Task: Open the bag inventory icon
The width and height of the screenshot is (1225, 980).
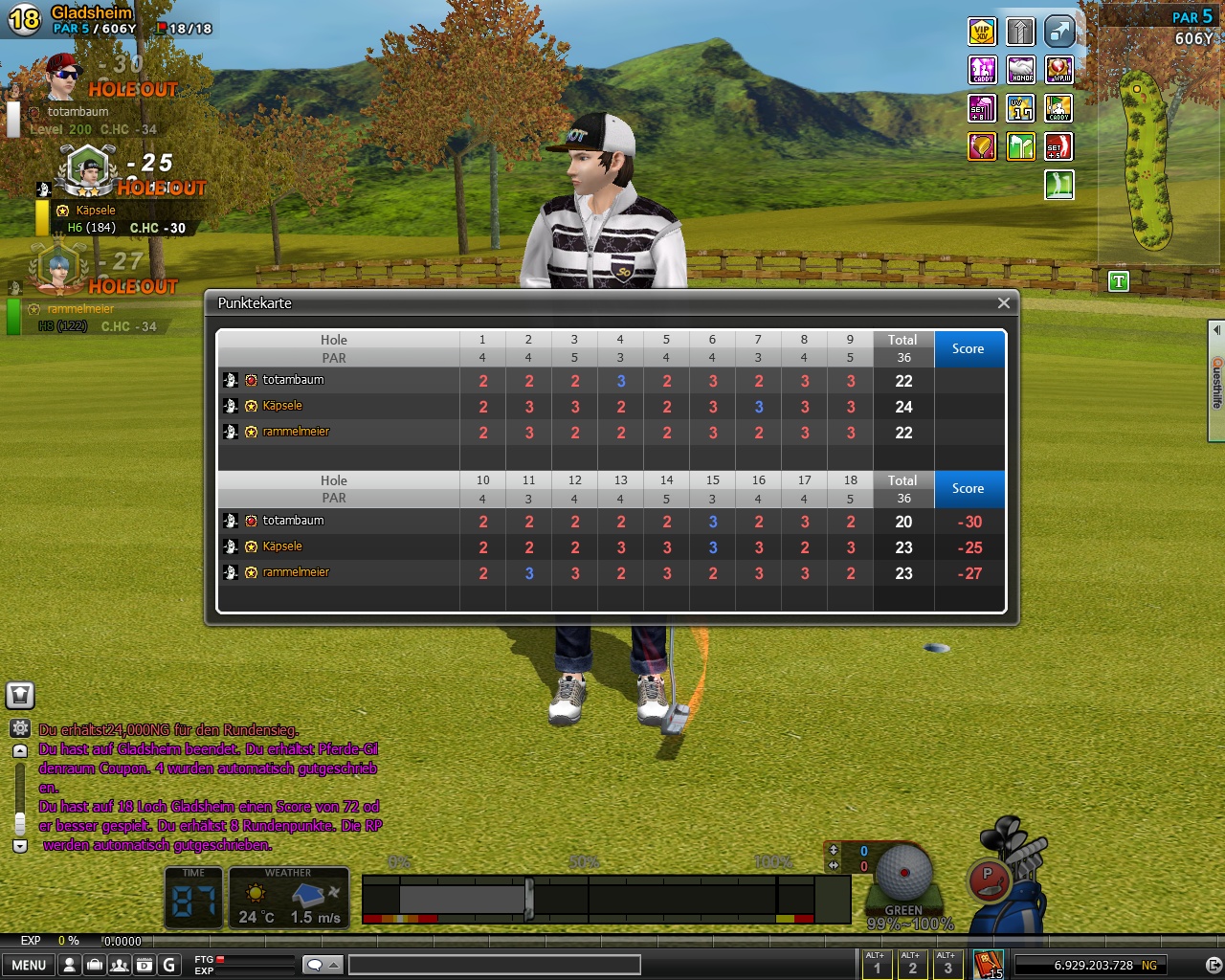Action: (94, 965)
